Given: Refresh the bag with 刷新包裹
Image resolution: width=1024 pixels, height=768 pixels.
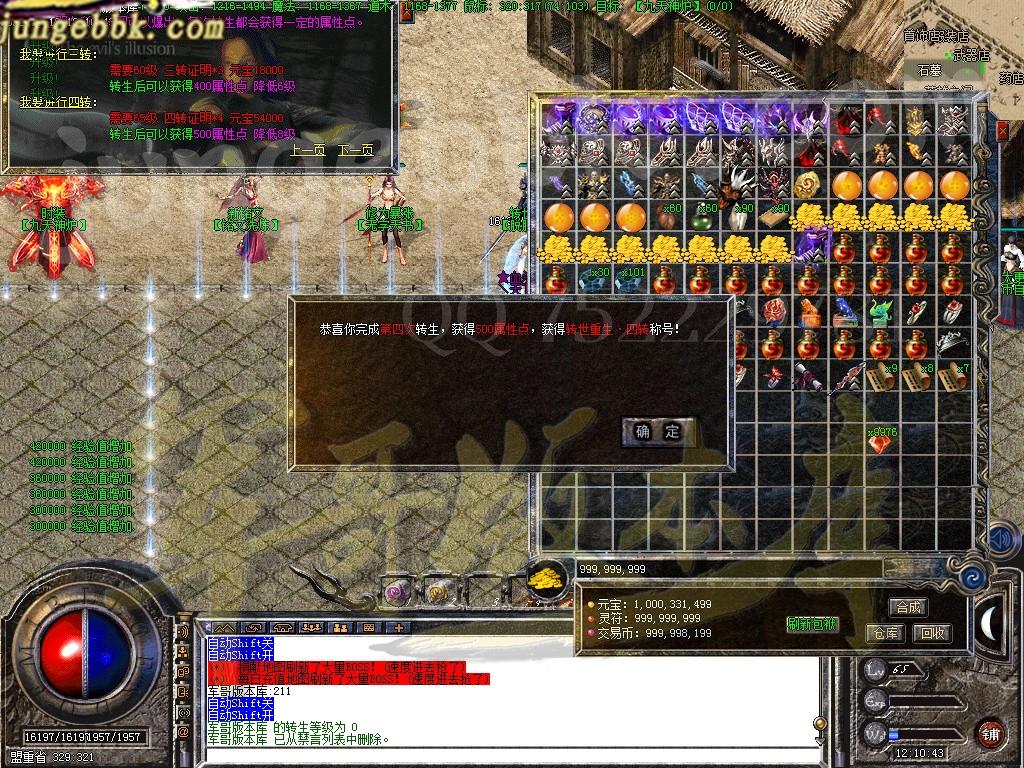Looking at the screenshot, I should 812,624.
